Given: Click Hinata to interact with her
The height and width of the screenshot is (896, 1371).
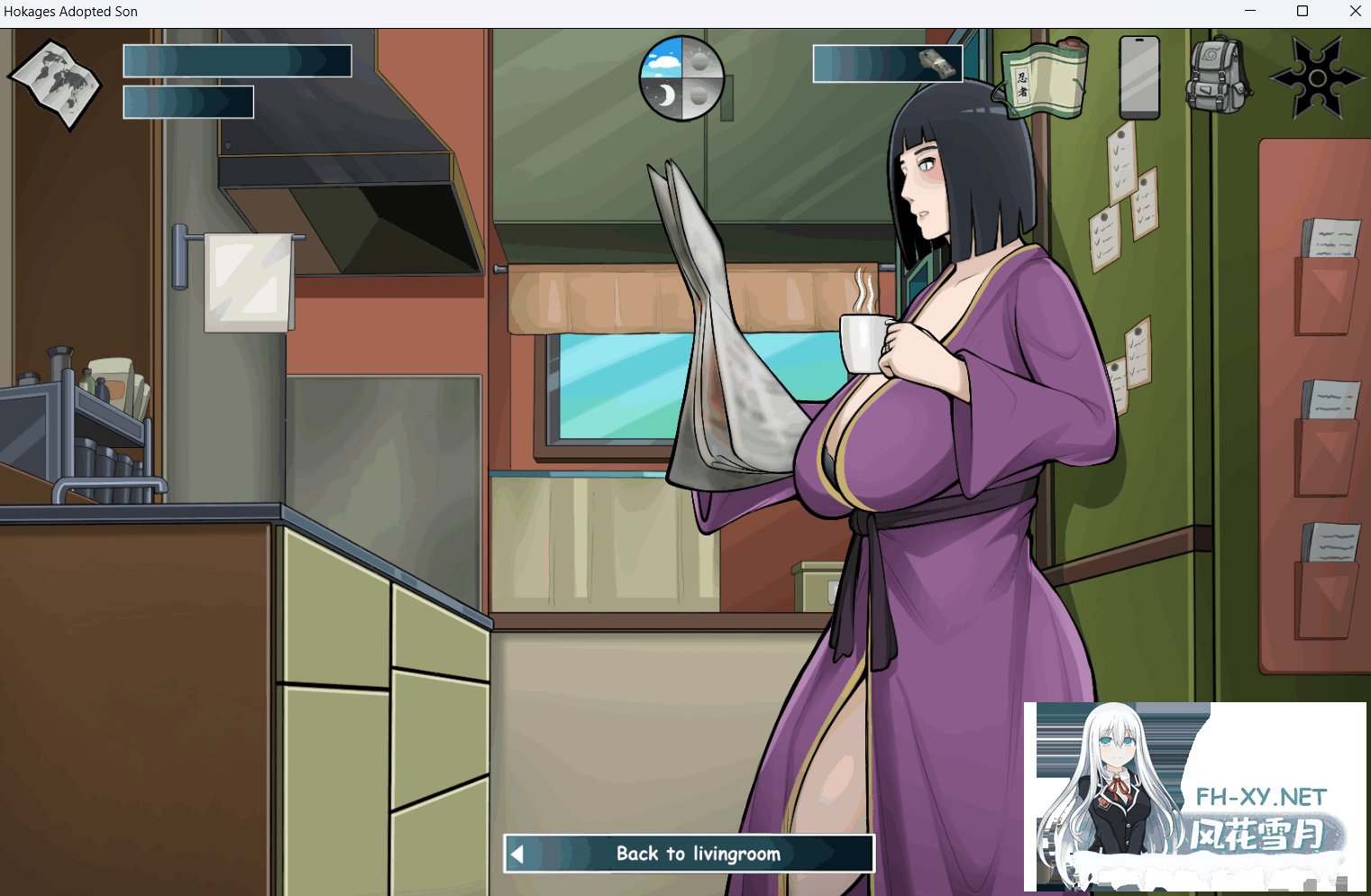Looking at the screenshot, I should coord(946,406).
